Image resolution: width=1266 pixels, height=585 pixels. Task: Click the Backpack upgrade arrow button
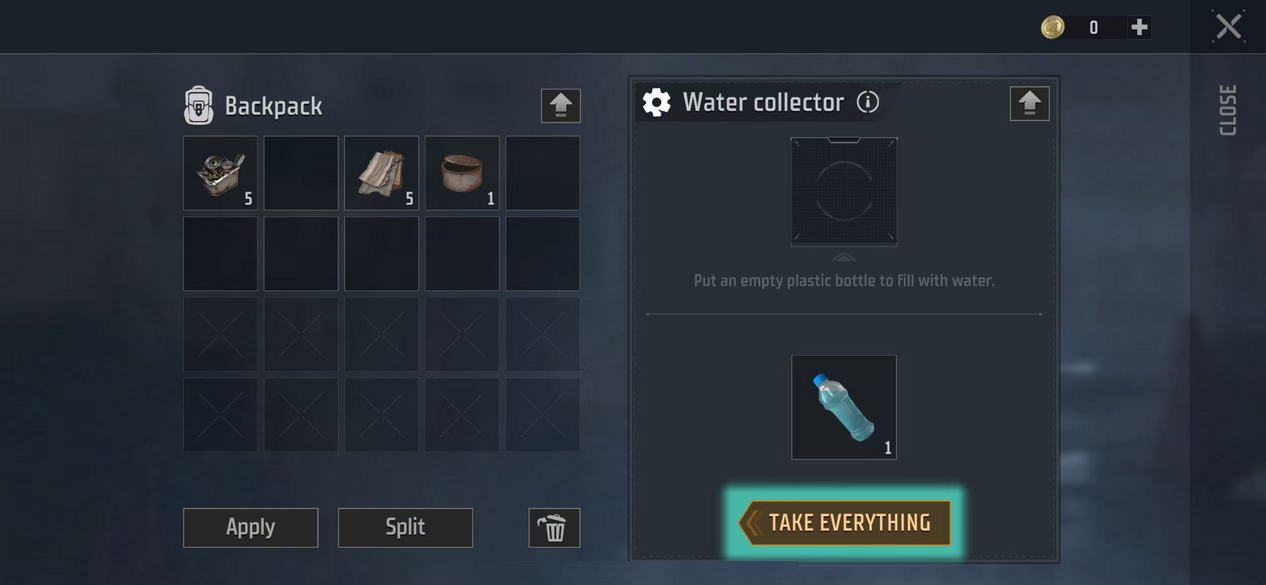[x=561, y=105]
